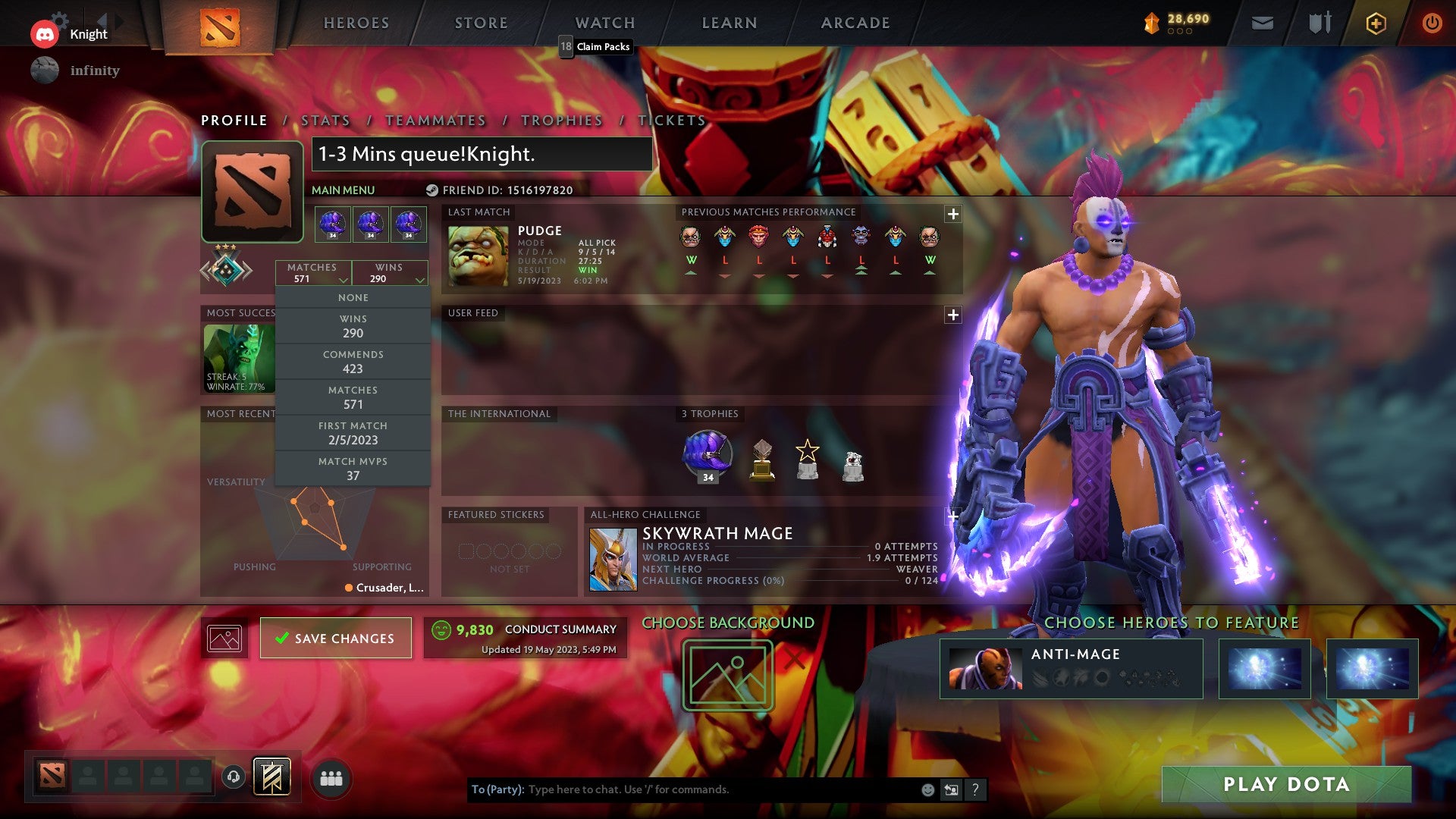Select COMMENDS from the open stat dropdown
The height and width of the screenshot is (819, 1456).
(353, 362)
